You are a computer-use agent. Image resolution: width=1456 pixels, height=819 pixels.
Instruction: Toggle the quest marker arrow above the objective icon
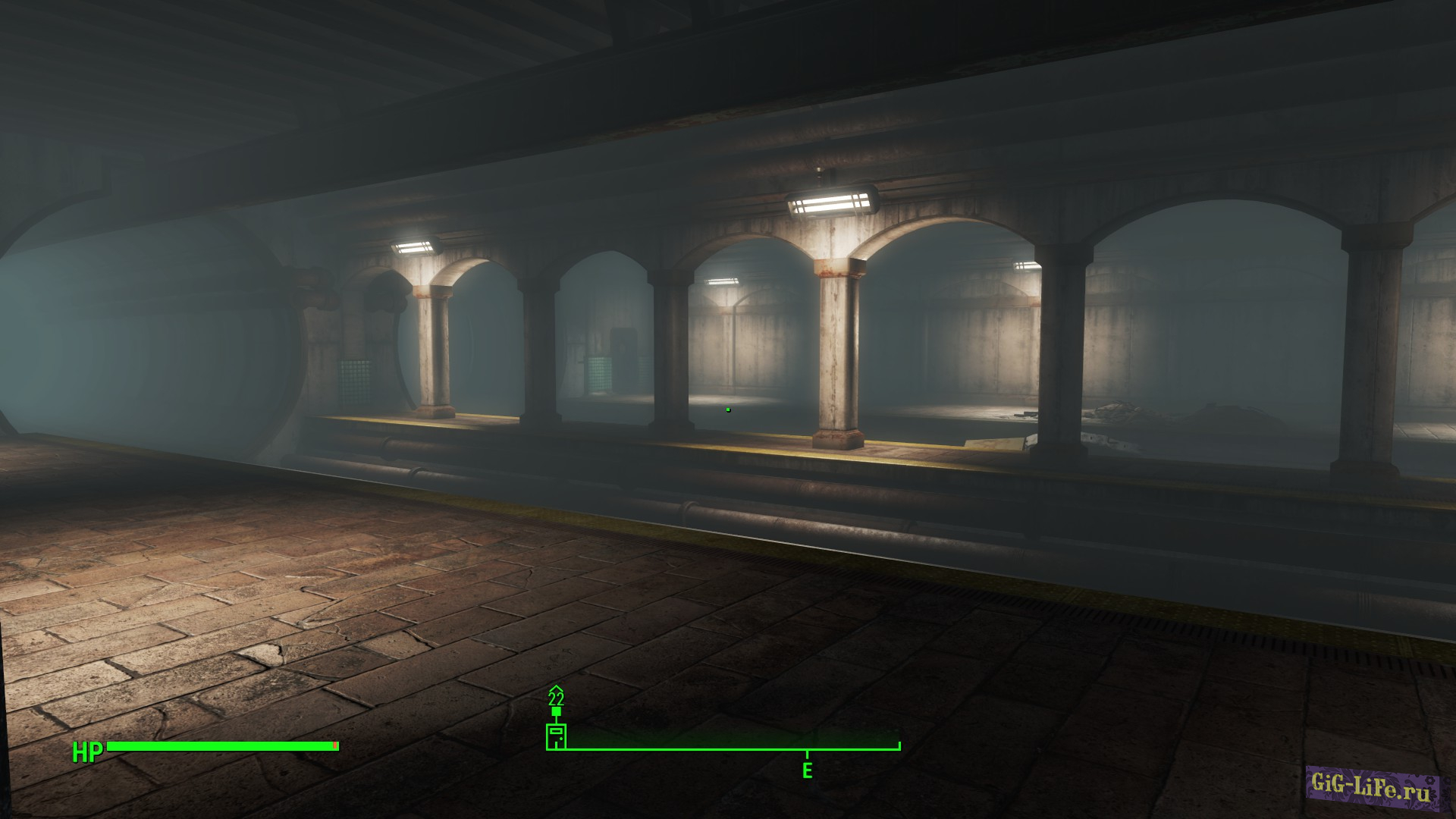tap(556, 688)
